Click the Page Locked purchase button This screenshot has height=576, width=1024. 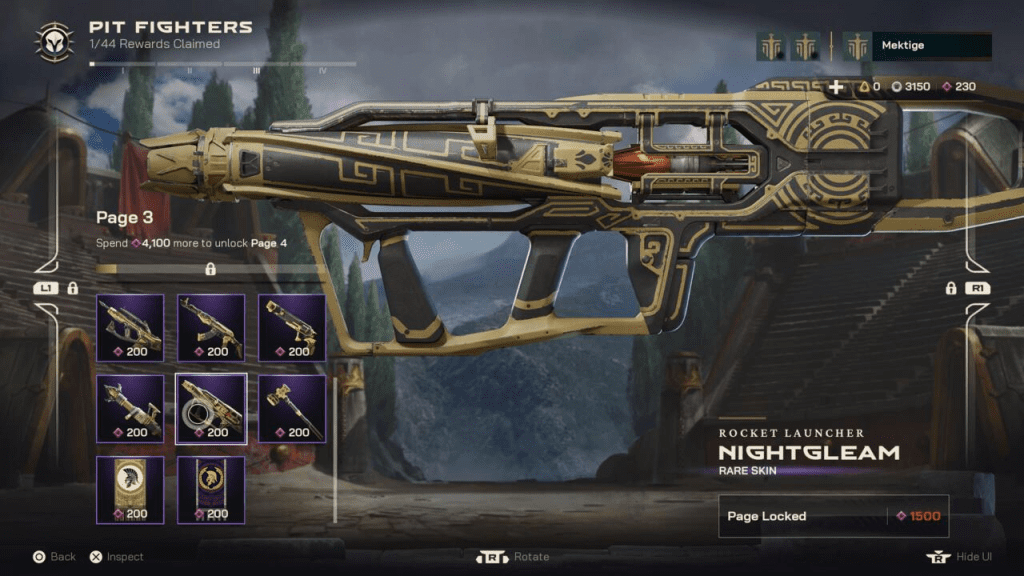833,516
